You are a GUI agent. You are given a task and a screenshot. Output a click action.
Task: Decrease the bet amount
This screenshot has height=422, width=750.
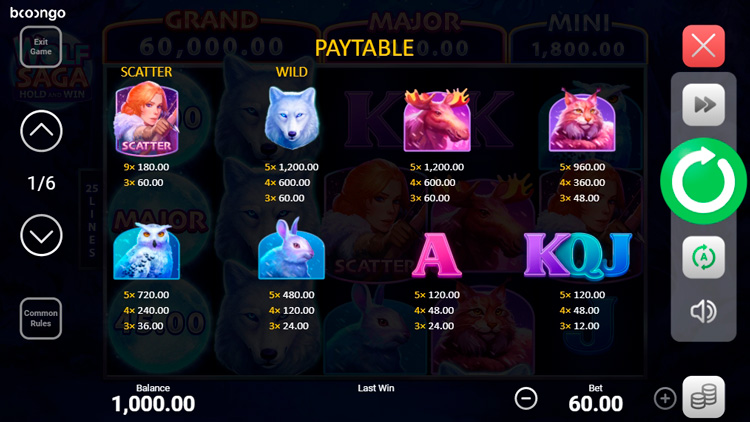click(526, 398)
